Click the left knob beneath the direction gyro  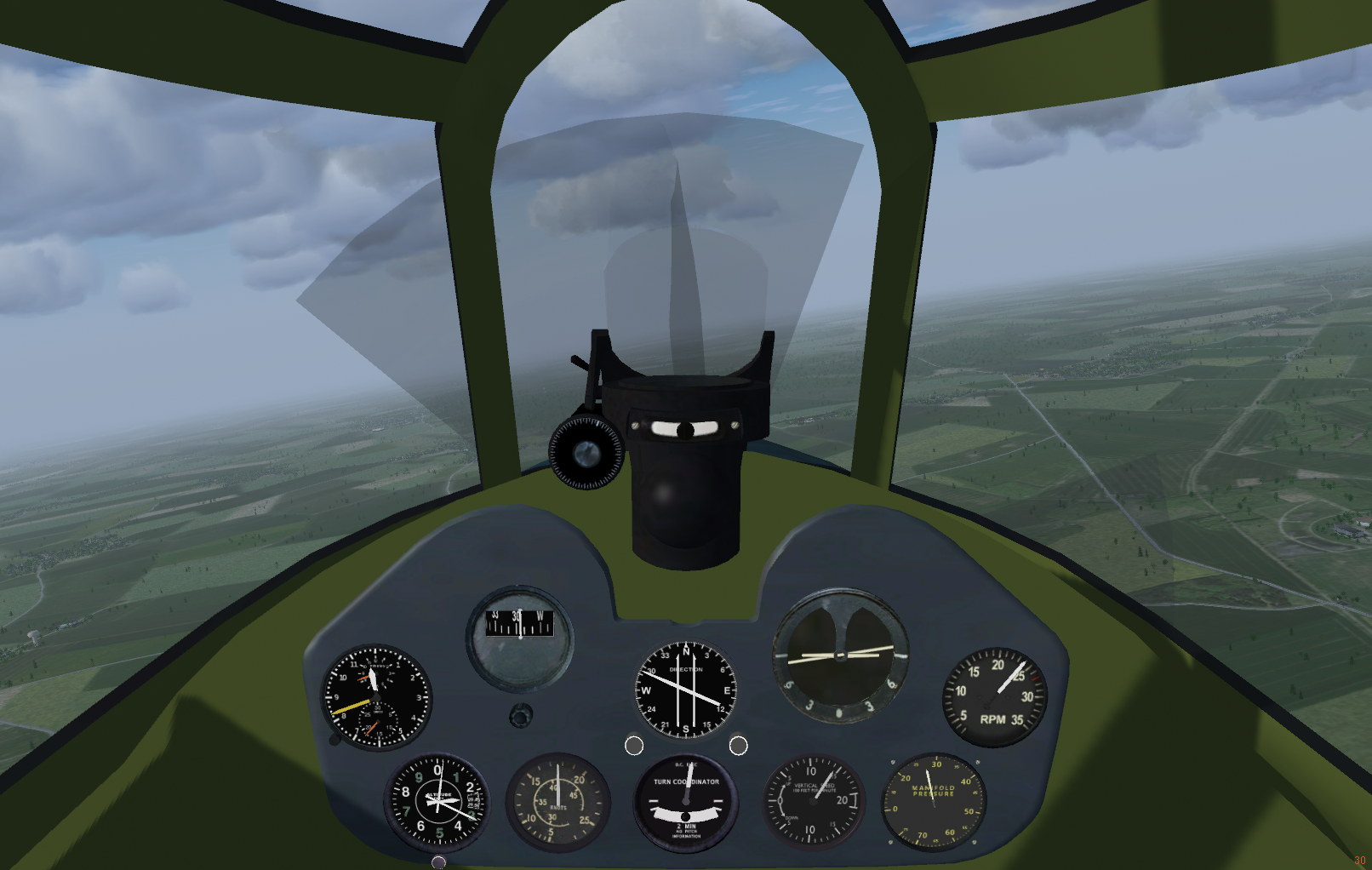634,746
